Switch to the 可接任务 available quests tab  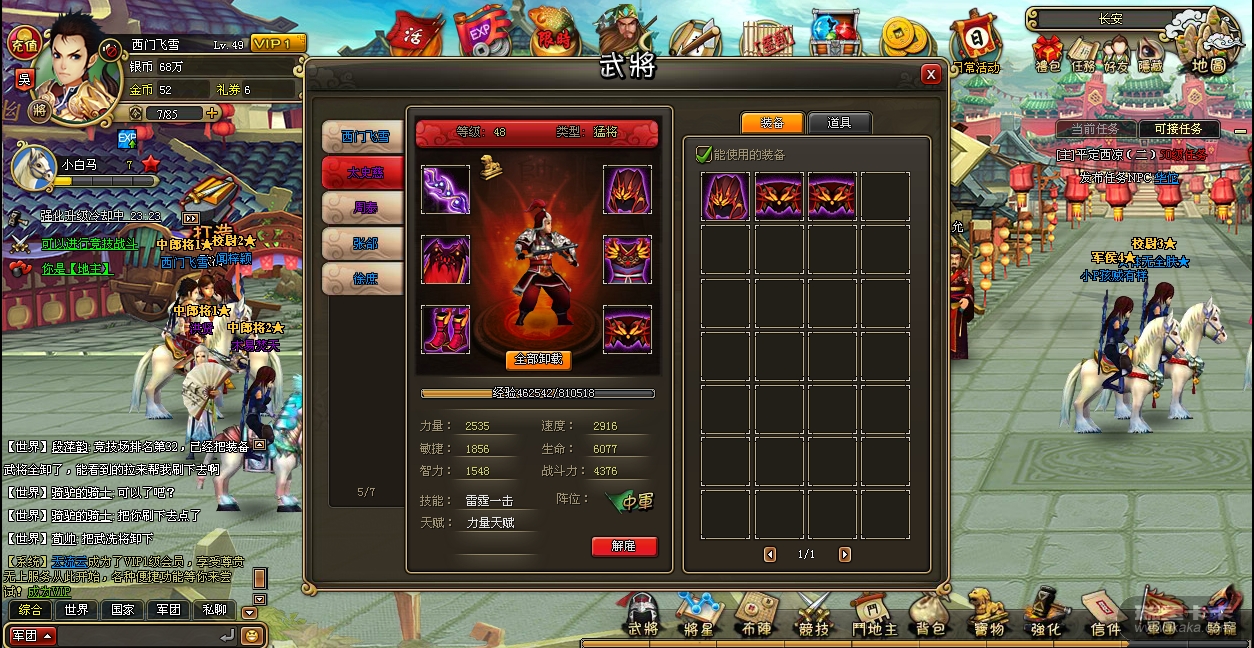click(1179, 129)
